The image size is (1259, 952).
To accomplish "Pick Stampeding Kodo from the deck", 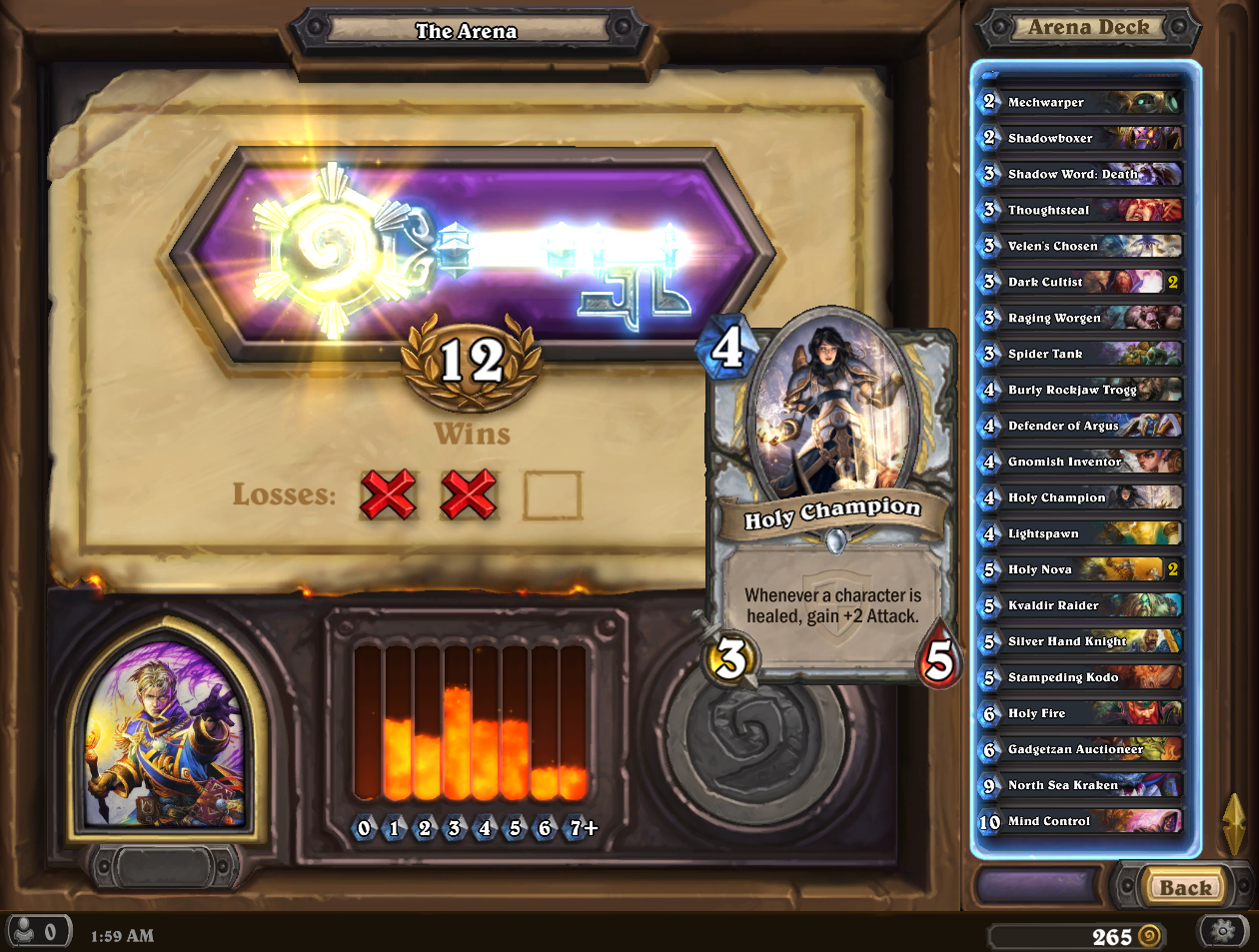I will [1081, 677].
